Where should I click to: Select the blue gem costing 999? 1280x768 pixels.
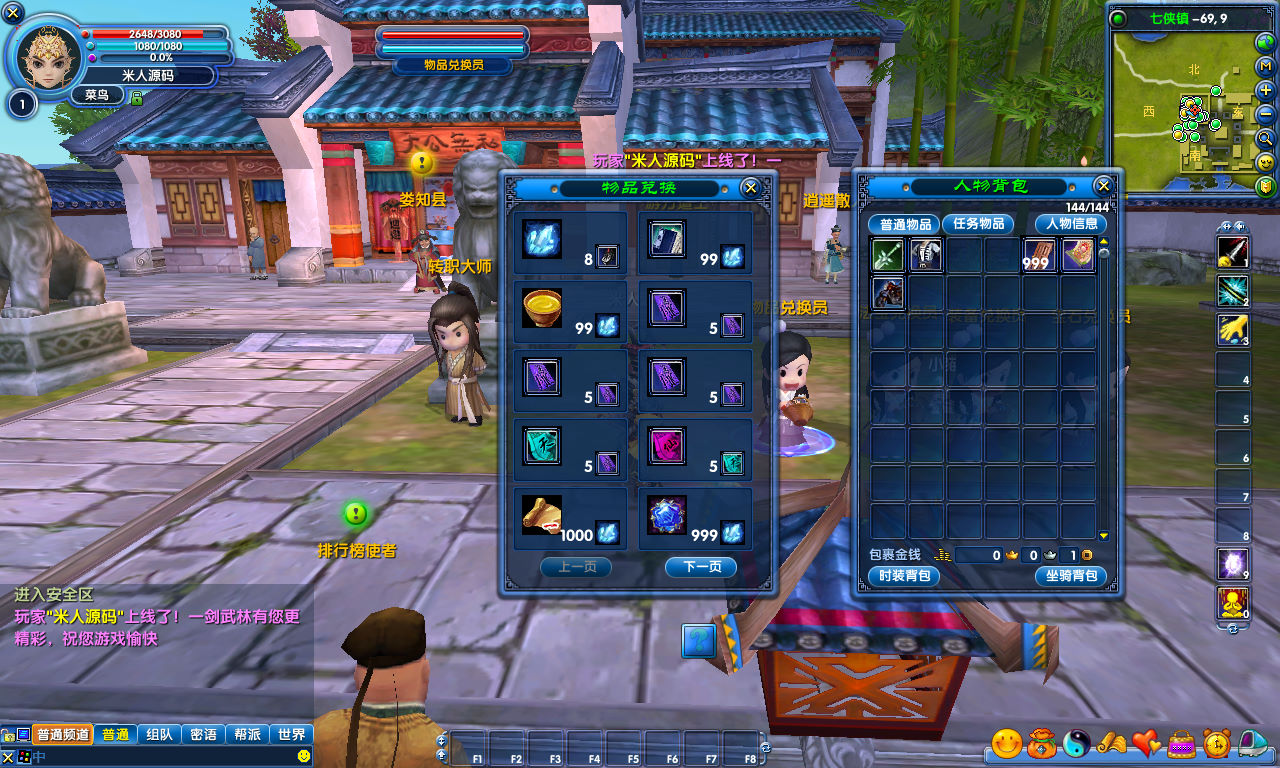pyautogui.click(x=666, y=515)
